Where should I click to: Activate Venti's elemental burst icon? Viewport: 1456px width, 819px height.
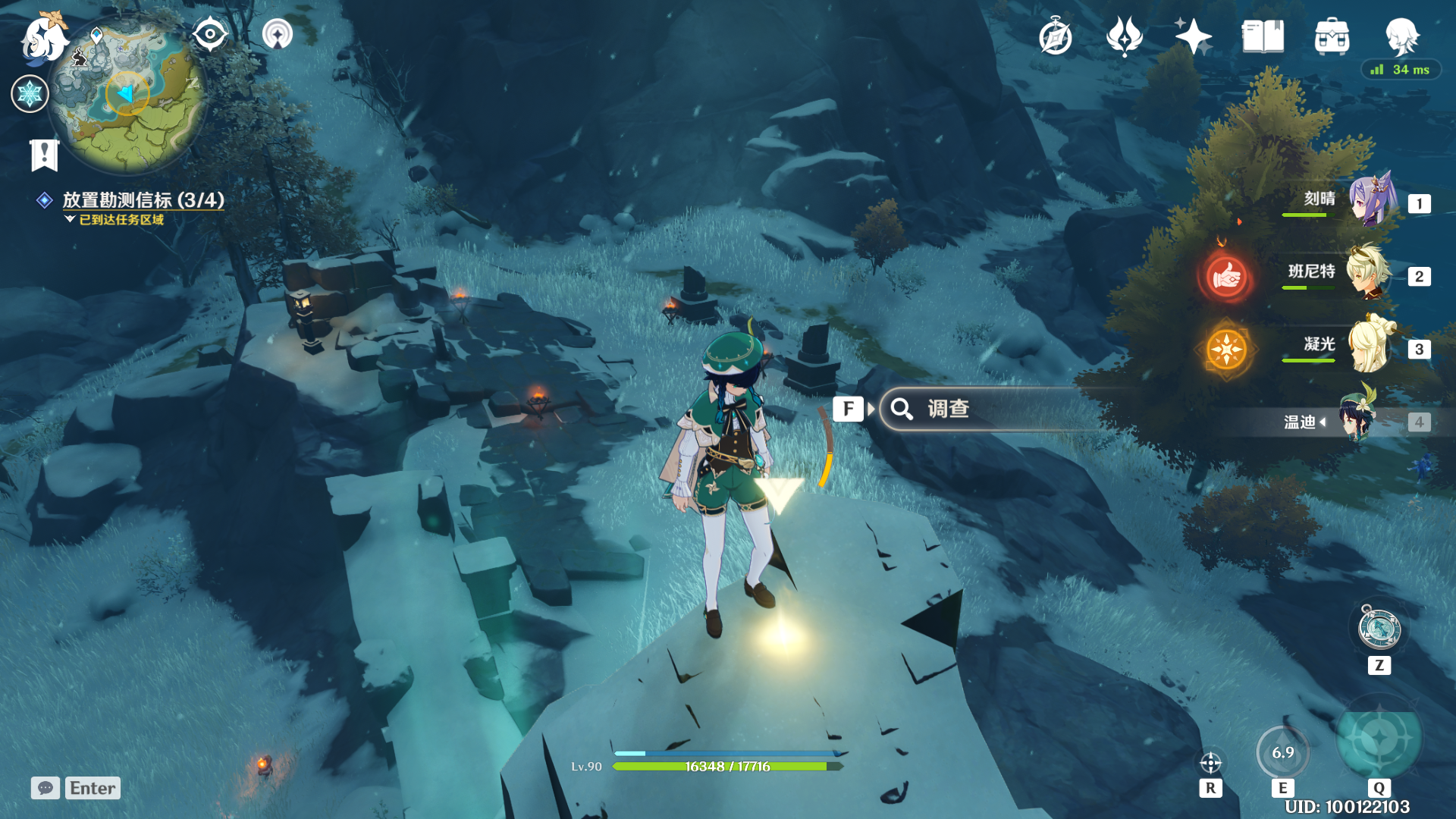click(1379, 739)
